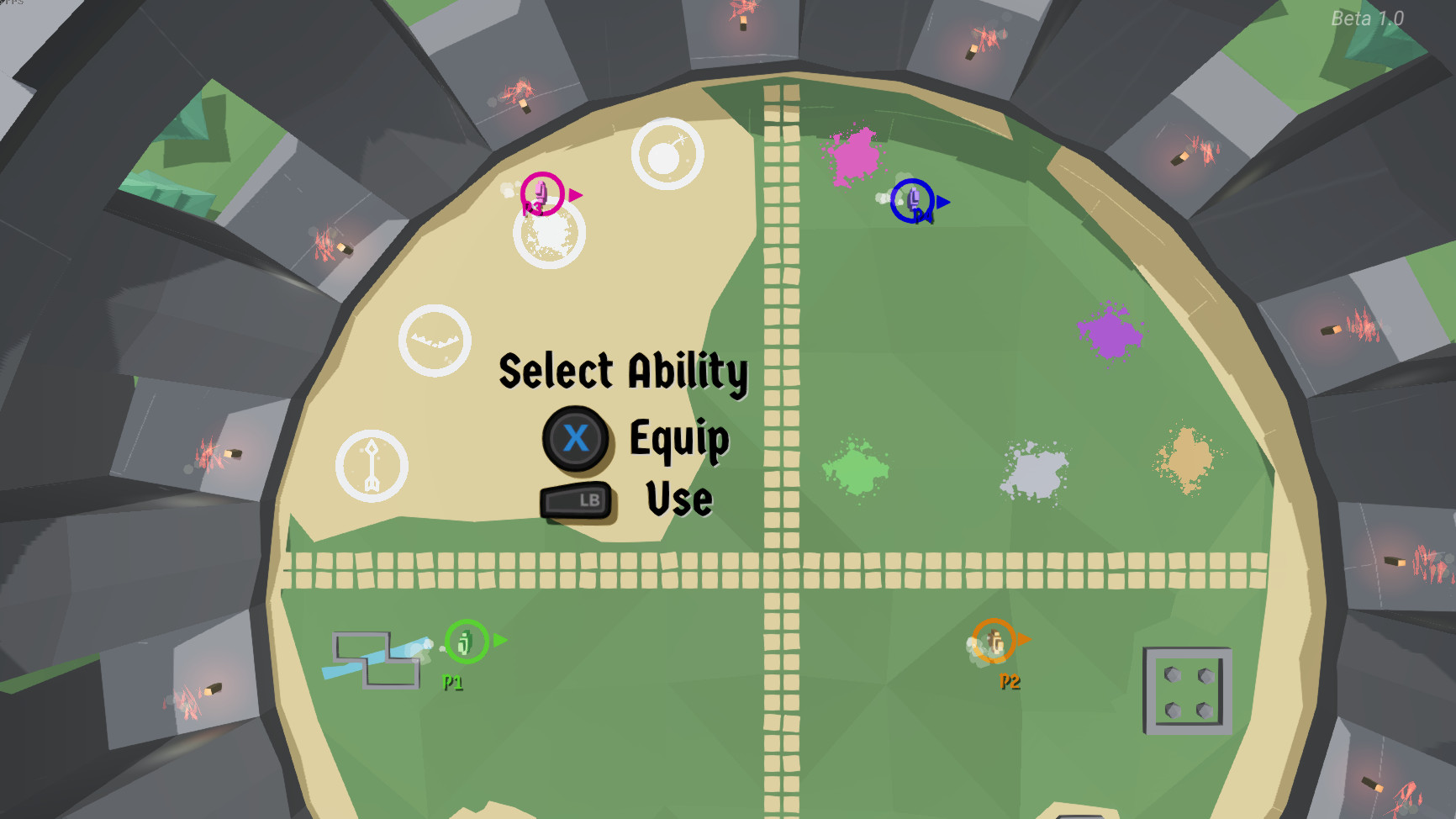Click the X Equip controller button icon
Viewport: 1456px width, 819px height.
576,438
